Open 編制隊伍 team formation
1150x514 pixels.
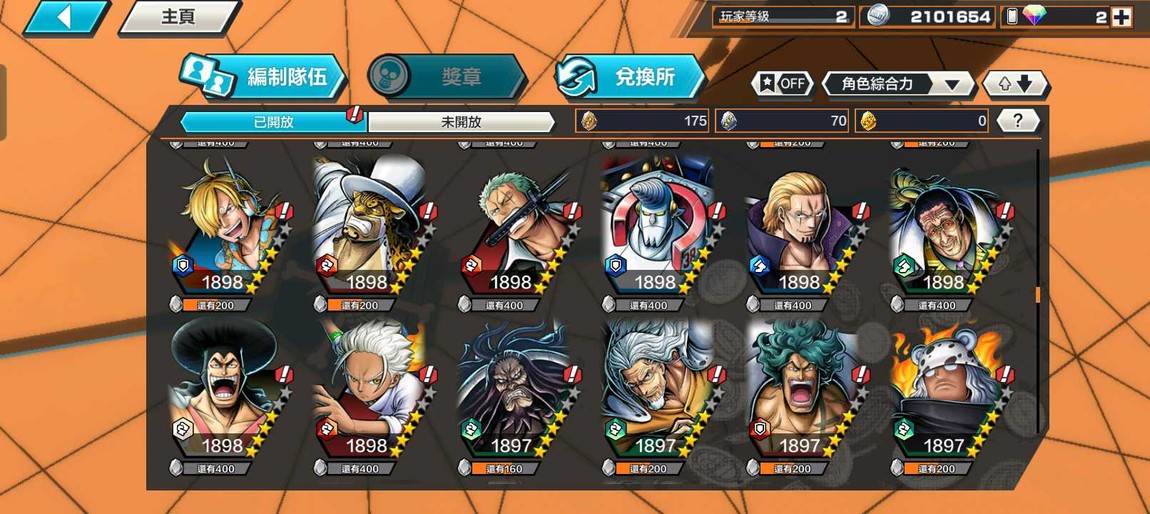pos(263,77)
